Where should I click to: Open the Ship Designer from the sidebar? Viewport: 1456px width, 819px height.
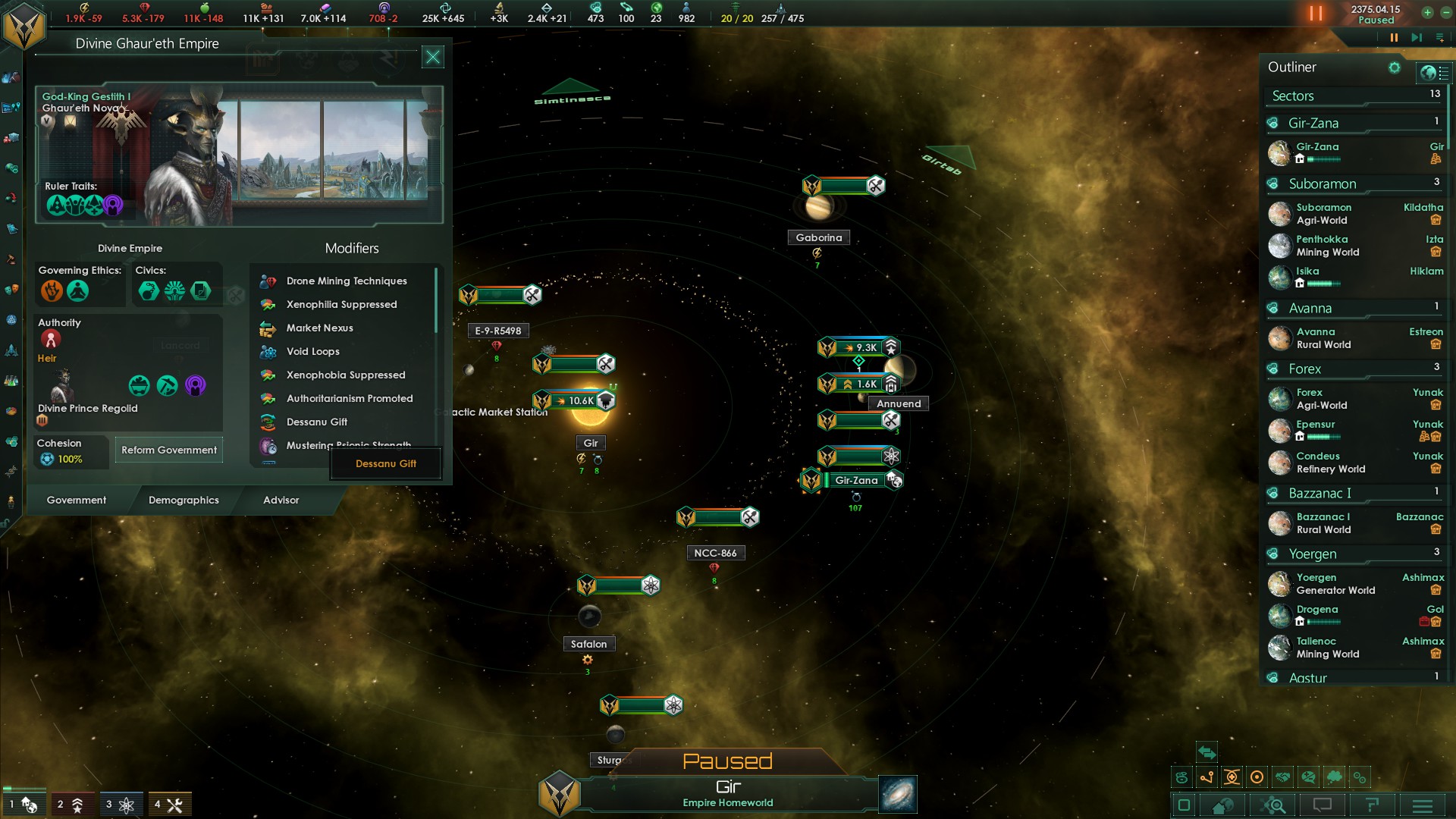coord(11,349)
